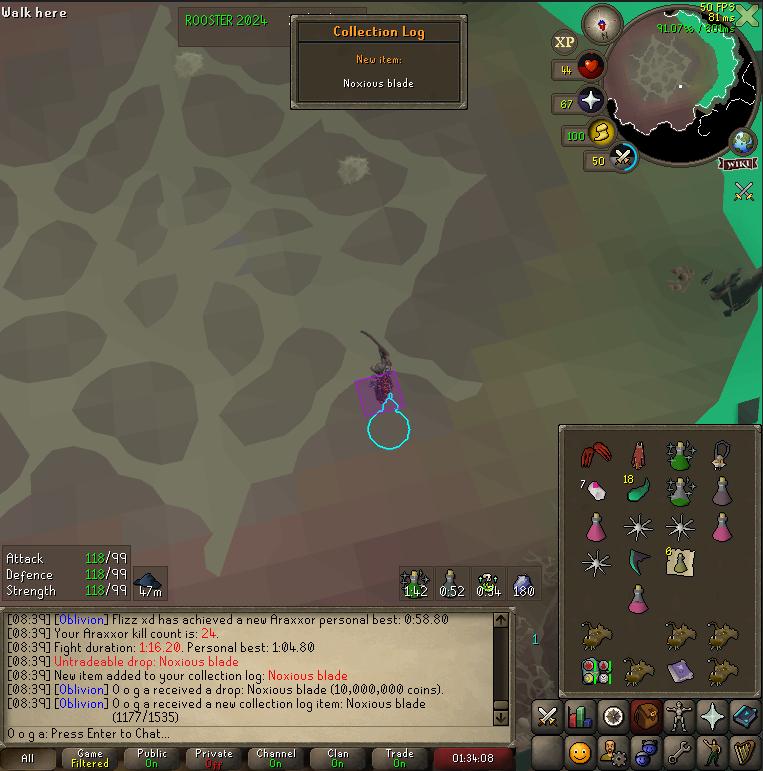Activate the special attack orb
This screenshot has height=771, width=763.
pyautogui.click(x=623, y=157)
